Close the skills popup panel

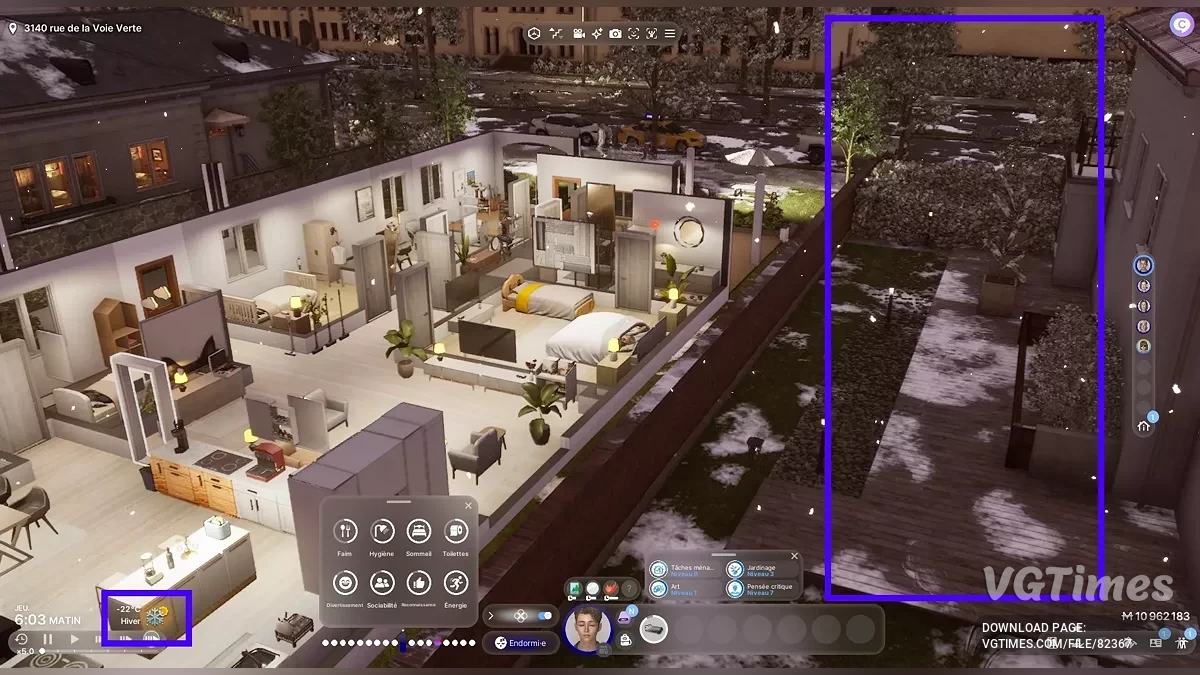[795, 556]
